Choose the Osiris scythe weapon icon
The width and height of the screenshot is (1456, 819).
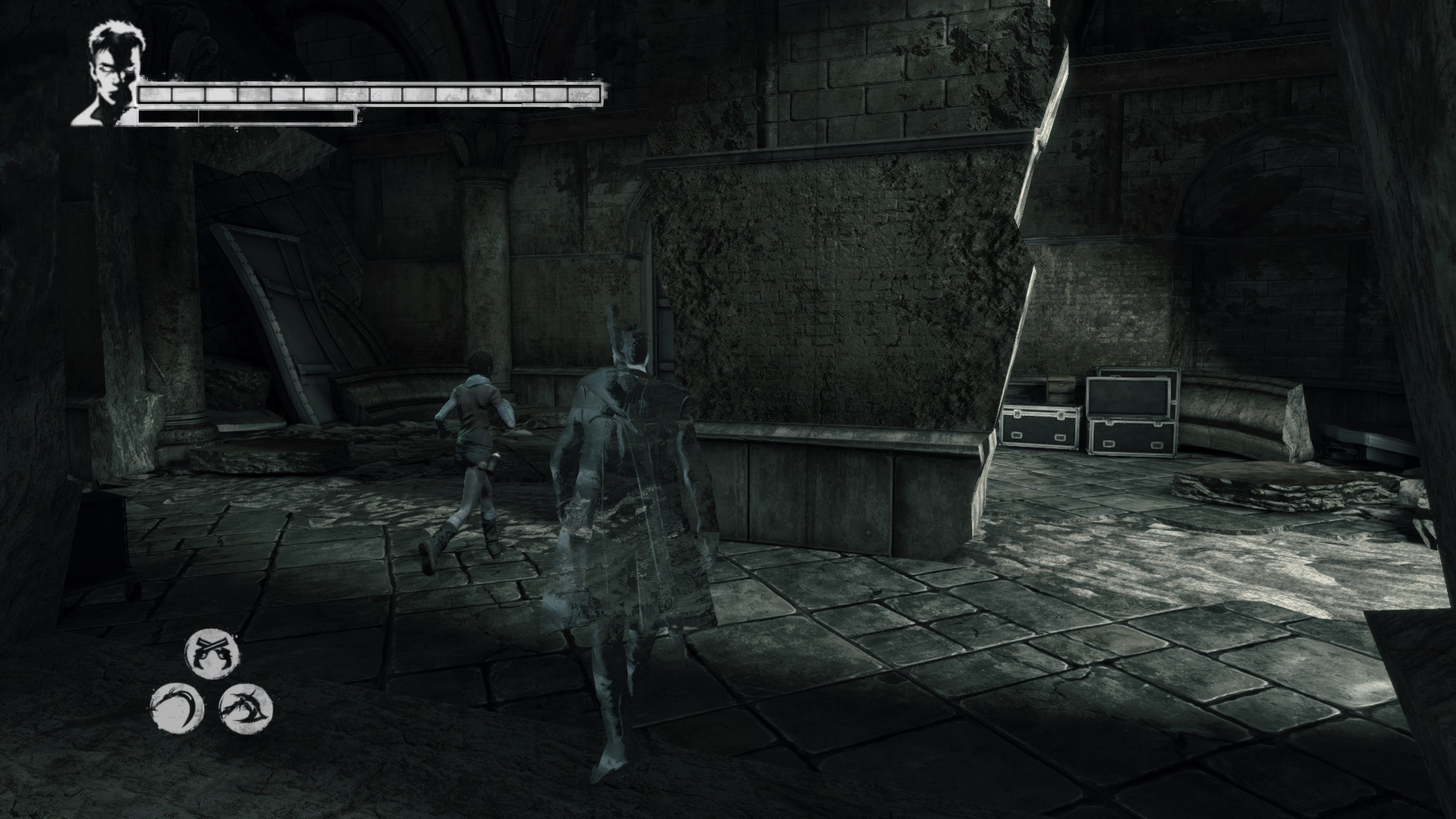177,708
